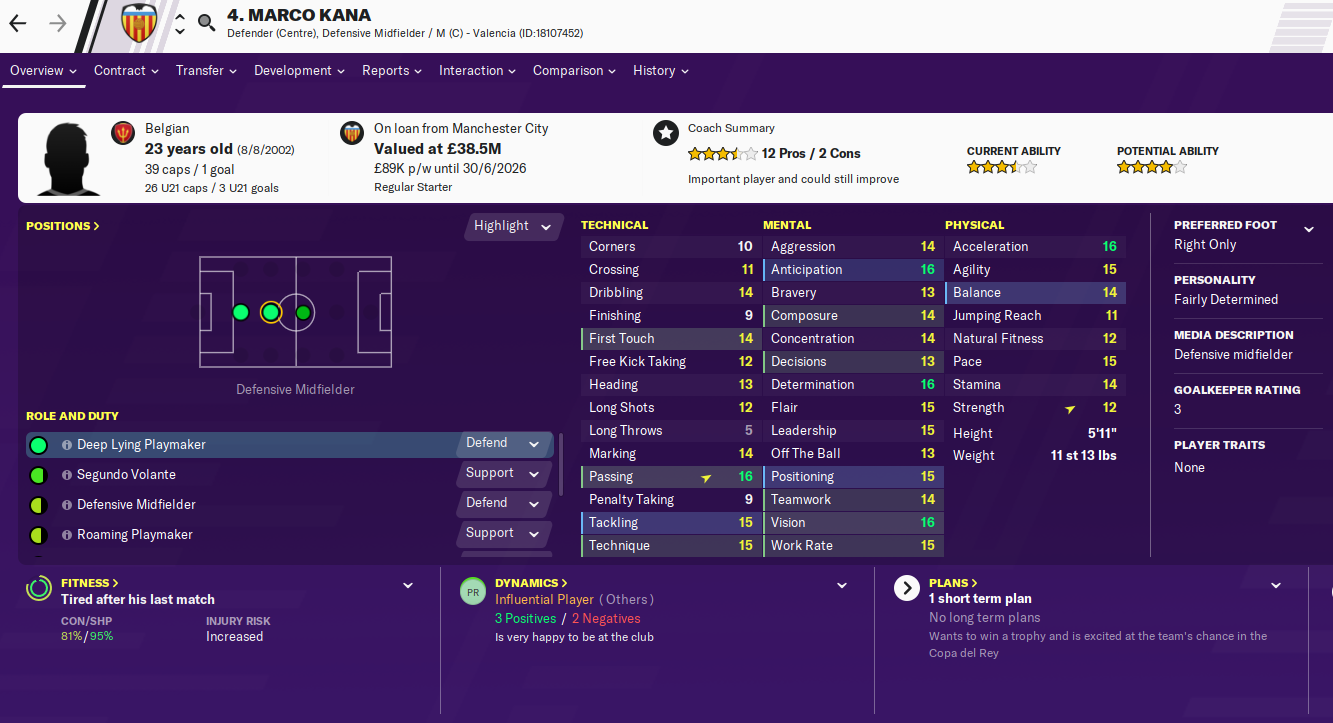Open the Dynamics panel header
Image resolution: width=1333 pixels, height=723 pixels.
531,582
